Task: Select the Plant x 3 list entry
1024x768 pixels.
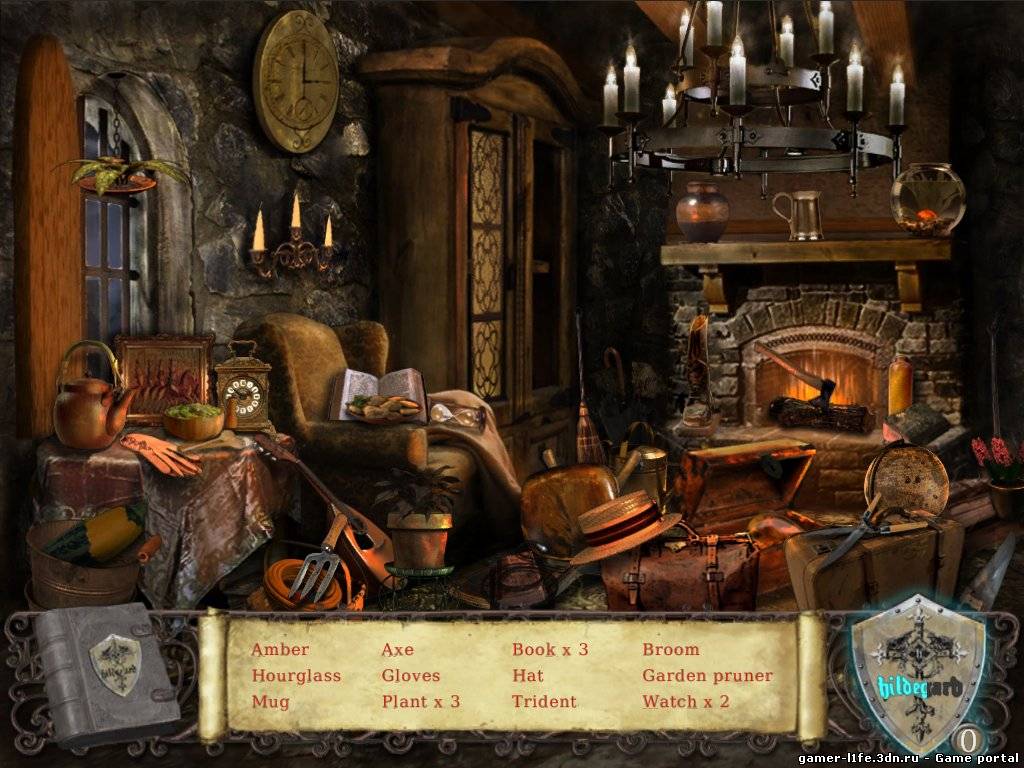Action: (421, 702)
